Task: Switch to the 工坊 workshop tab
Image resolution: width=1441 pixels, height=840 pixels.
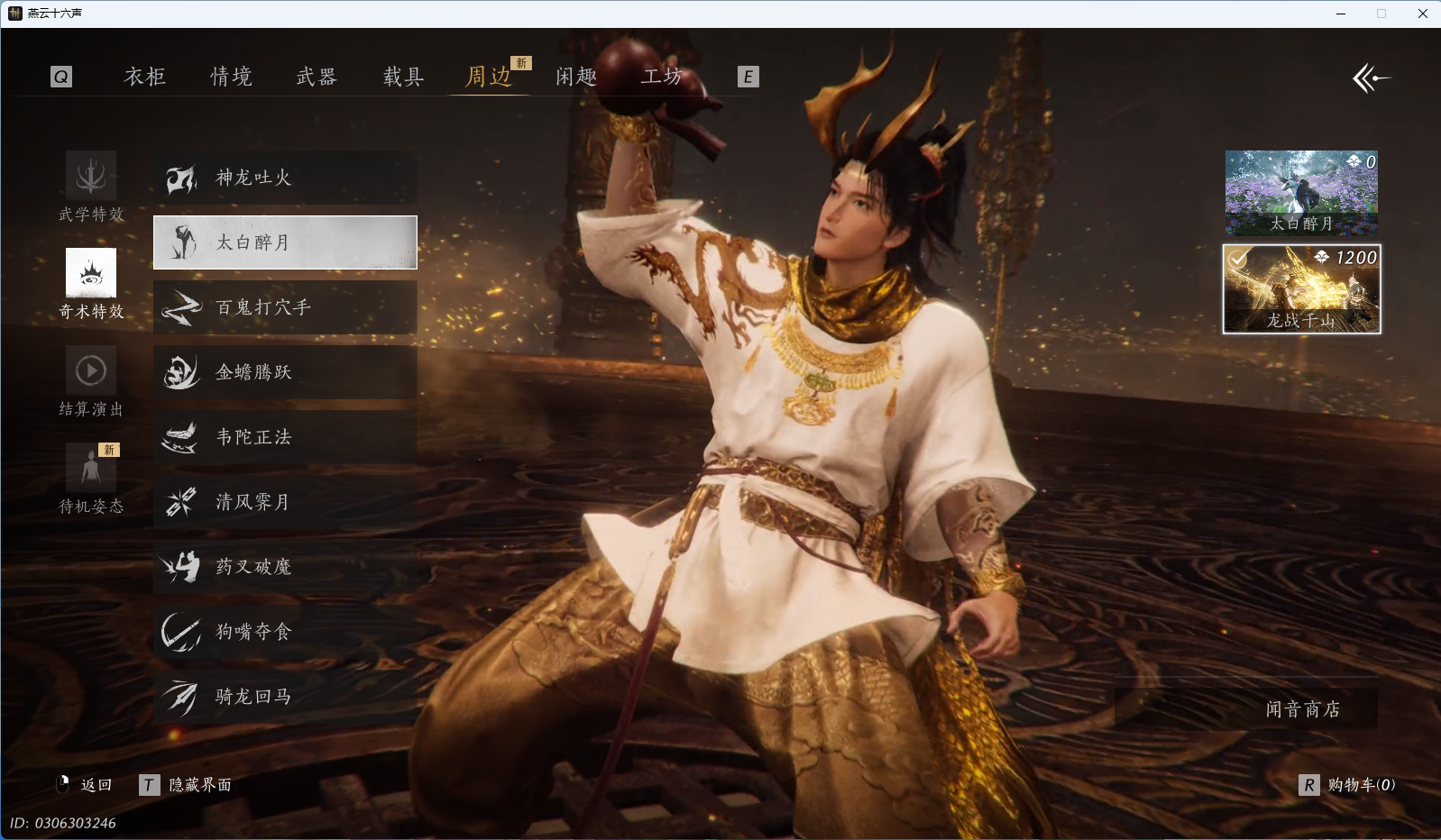Action: pos(662,77)
